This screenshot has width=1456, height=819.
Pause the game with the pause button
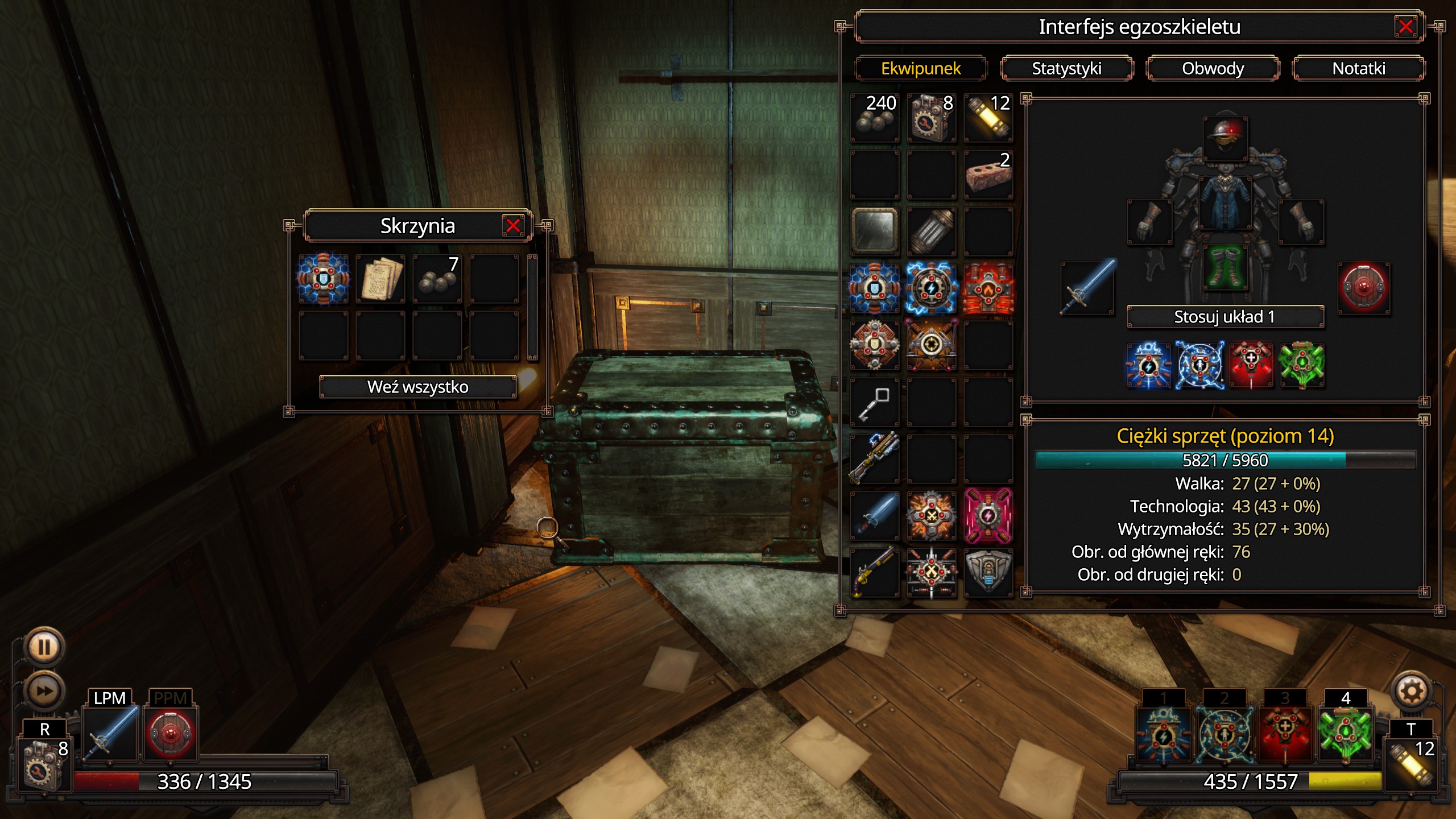tap(44, 647)
